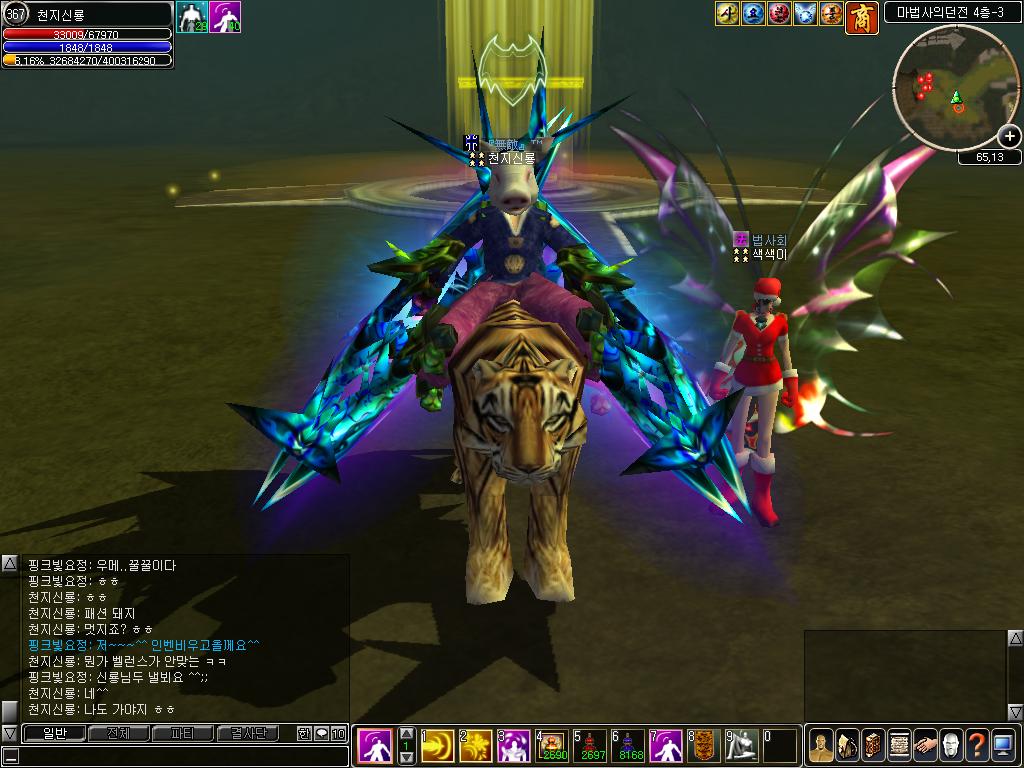This screenshot has width=1024, height=768.
Task: Open the red 商 merchant icon
Action: point(861,16)
